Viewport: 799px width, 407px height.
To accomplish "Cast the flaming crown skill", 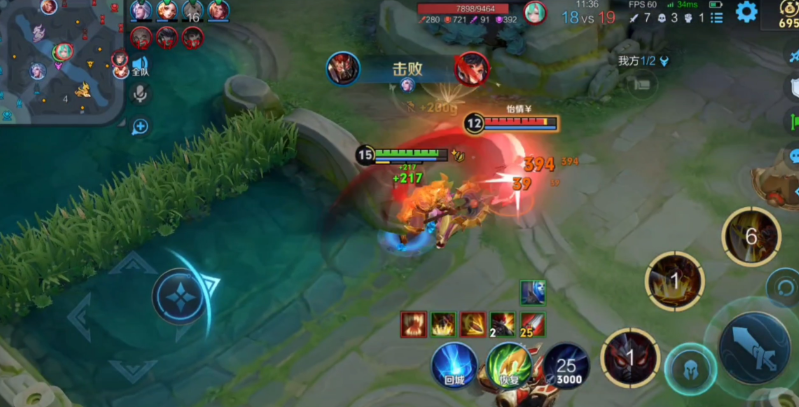I will 673,280.
